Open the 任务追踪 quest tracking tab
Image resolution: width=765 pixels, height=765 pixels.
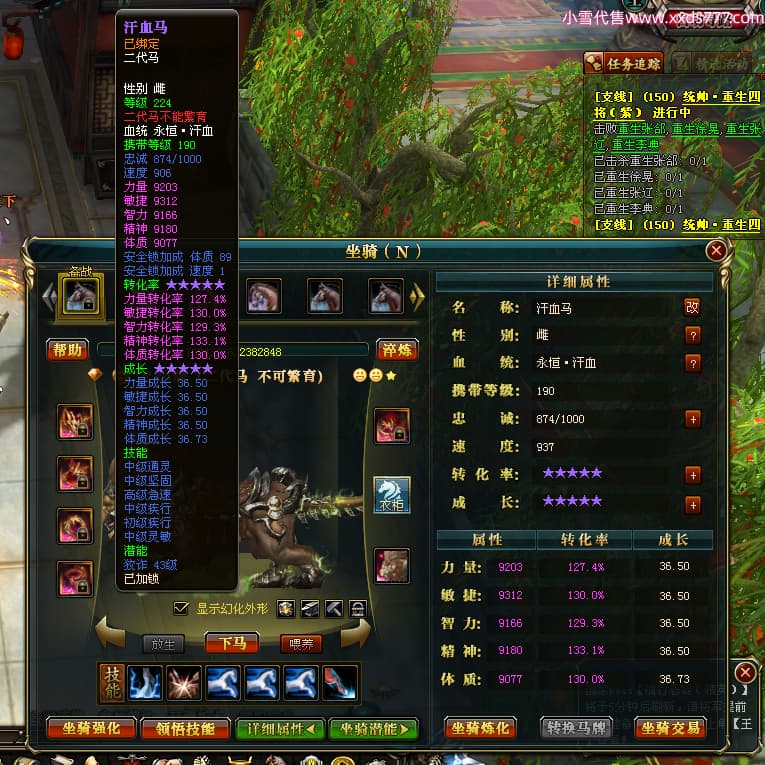pyautogui.click(x=624, y=63)
